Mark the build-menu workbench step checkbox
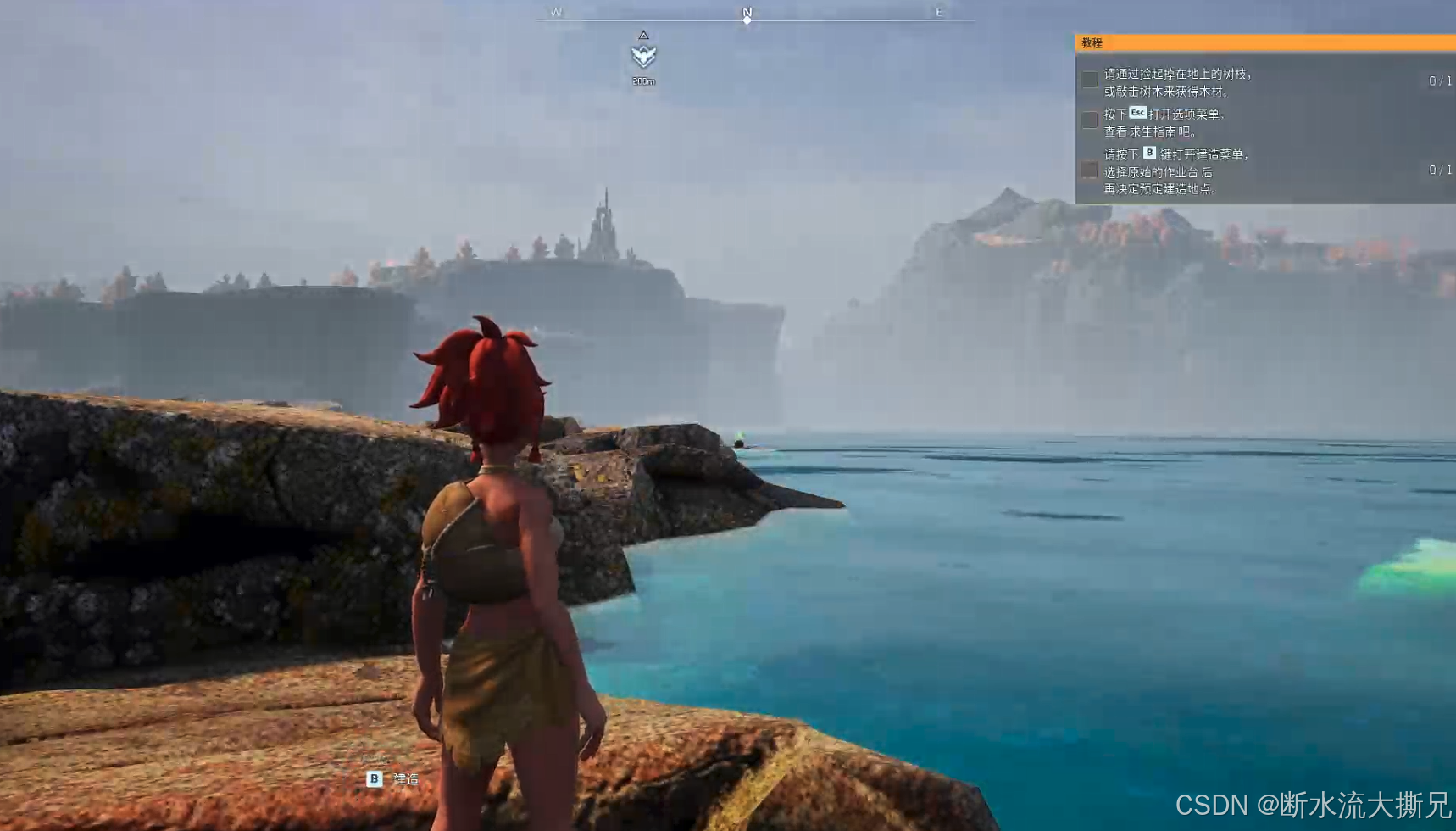The width and height of the screenshot is (1456, 831). [x=1090, y=170]
